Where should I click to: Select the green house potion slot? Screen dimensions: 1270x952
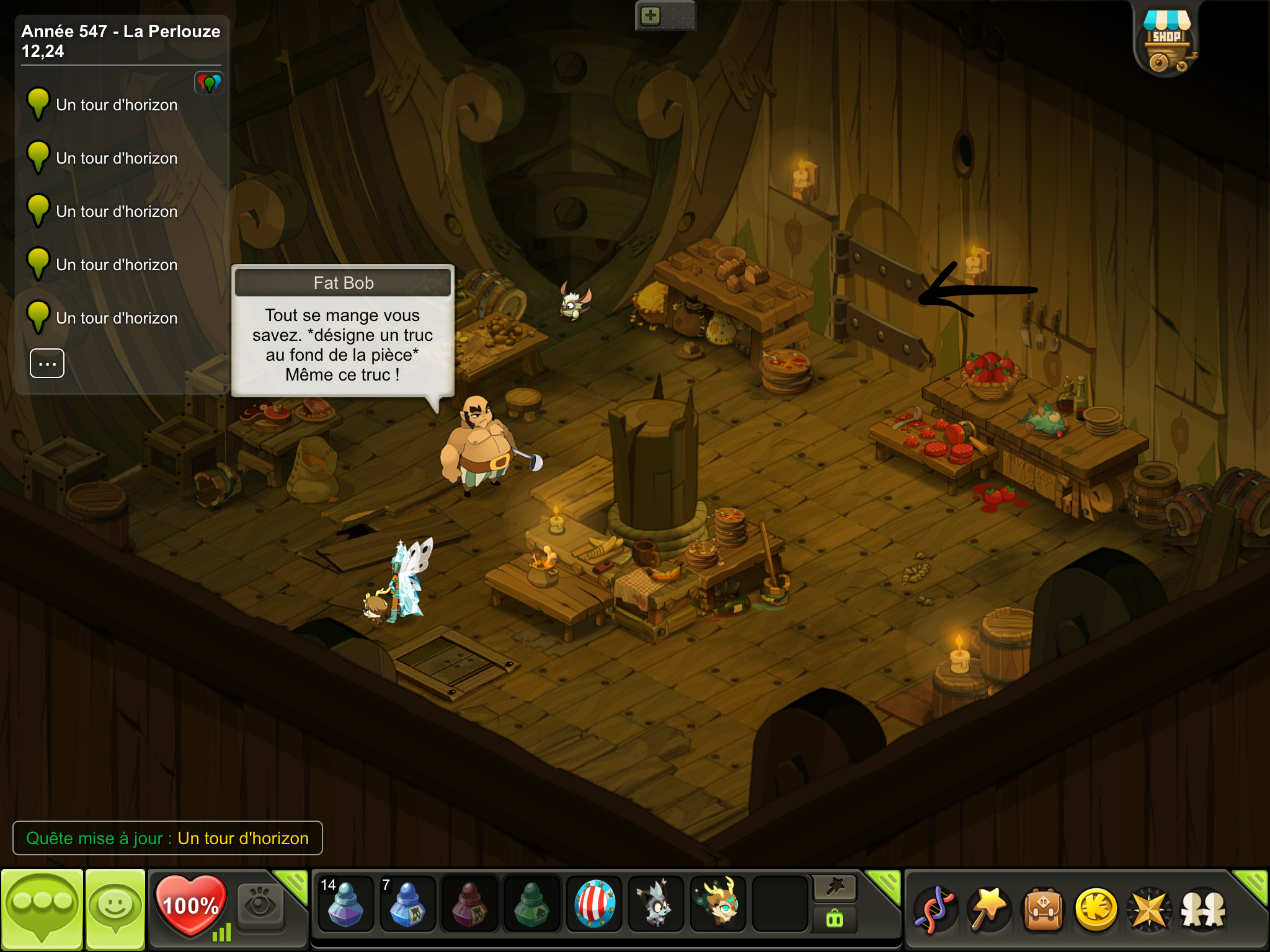tap(531, 904)
